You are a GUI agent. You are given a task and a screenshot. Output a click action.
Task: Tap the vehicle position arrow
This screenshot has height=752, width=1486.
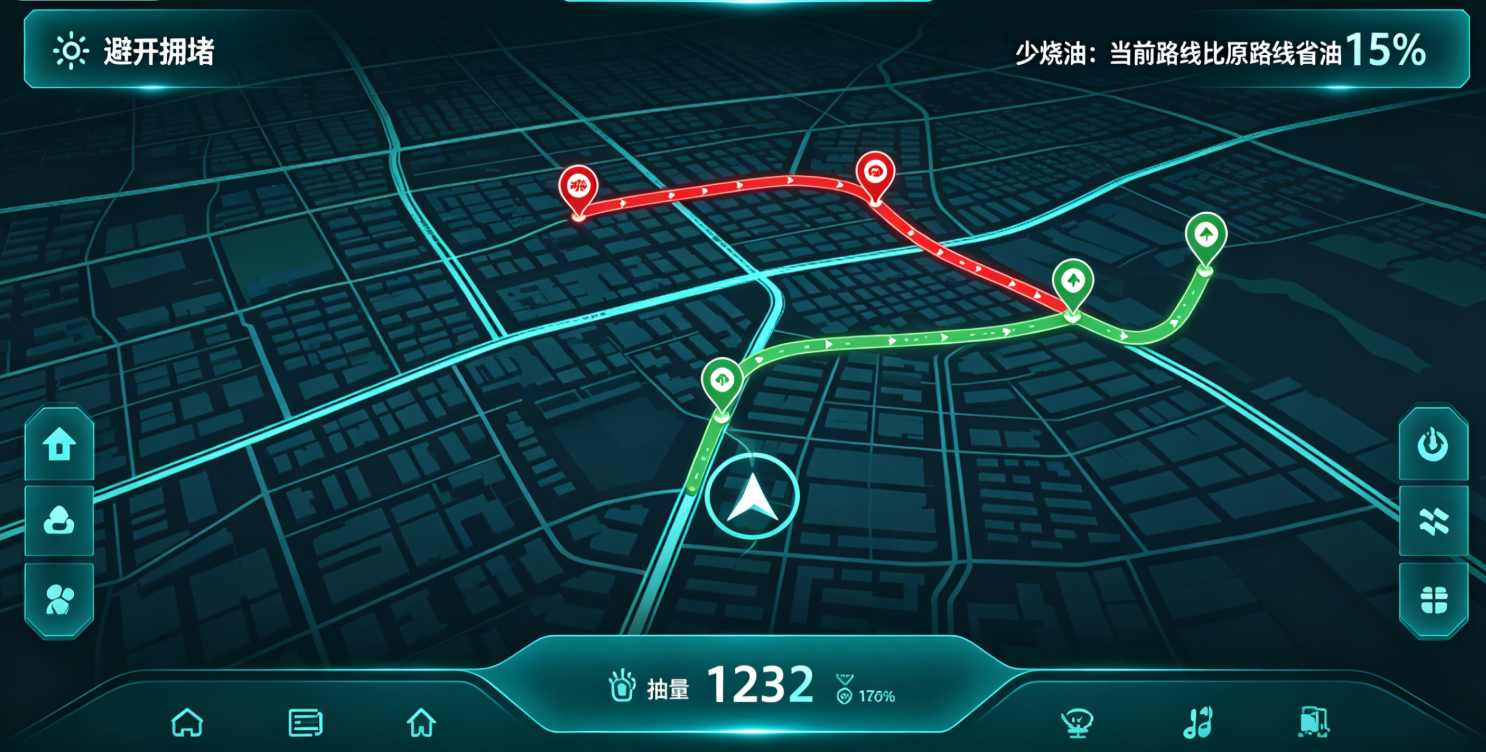[751, 495]
